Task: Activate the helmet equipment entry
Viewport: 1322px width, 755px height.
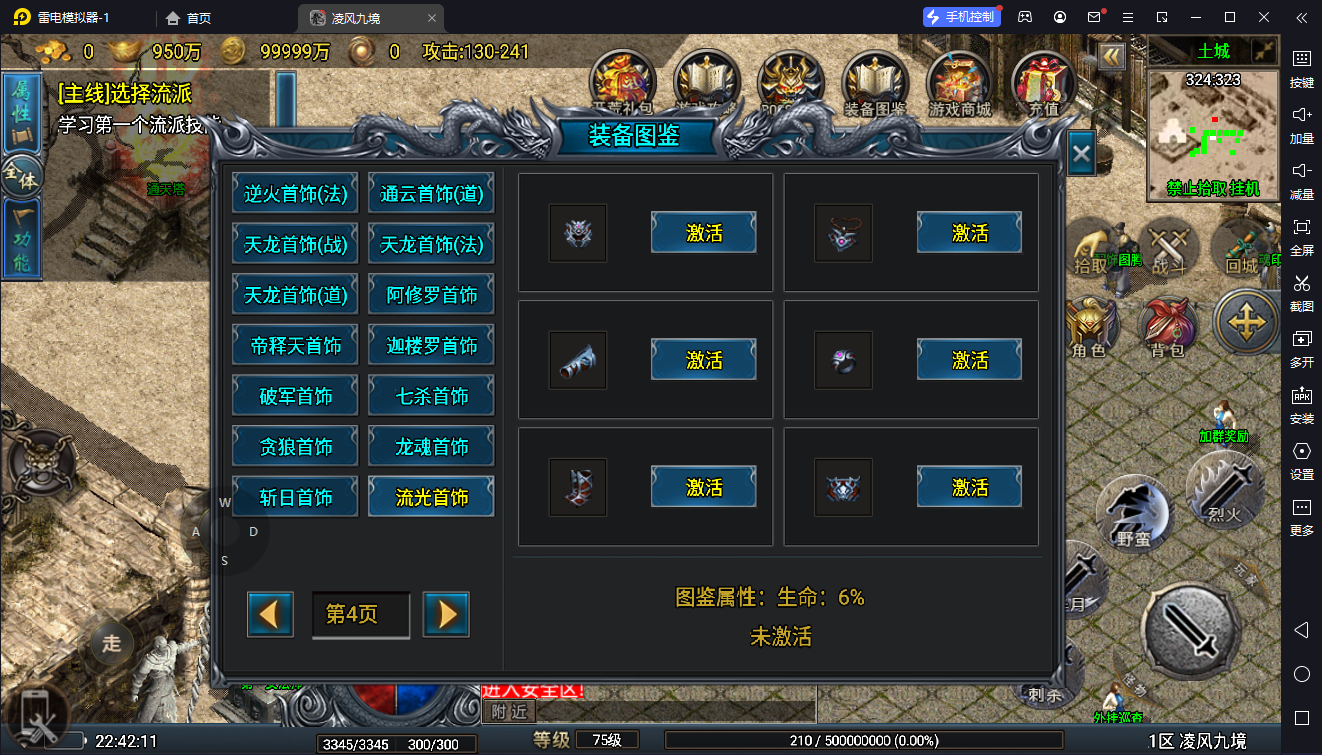Action: click(704, 233)
